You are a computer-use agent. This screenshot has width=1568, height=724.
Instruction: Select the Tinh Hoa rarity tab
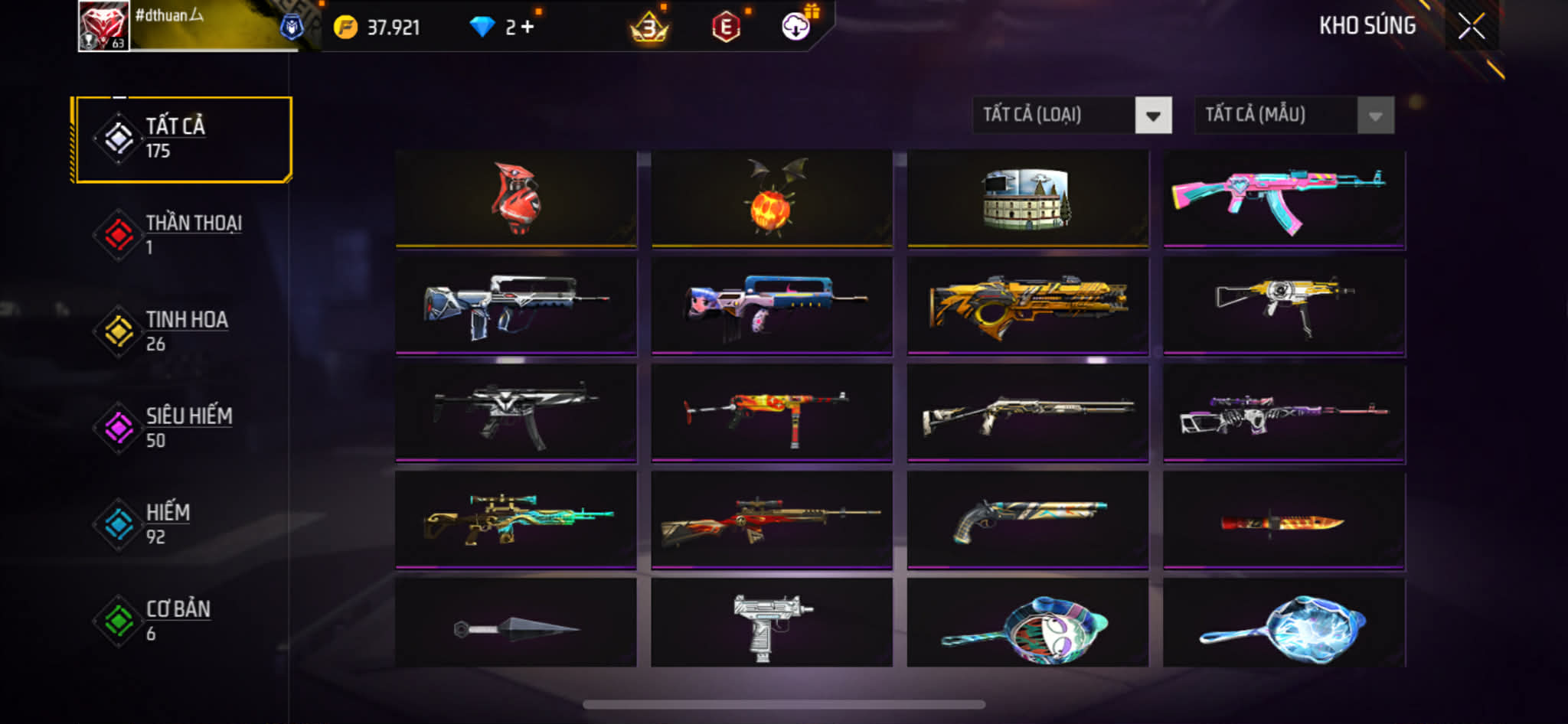click(182, 331)
